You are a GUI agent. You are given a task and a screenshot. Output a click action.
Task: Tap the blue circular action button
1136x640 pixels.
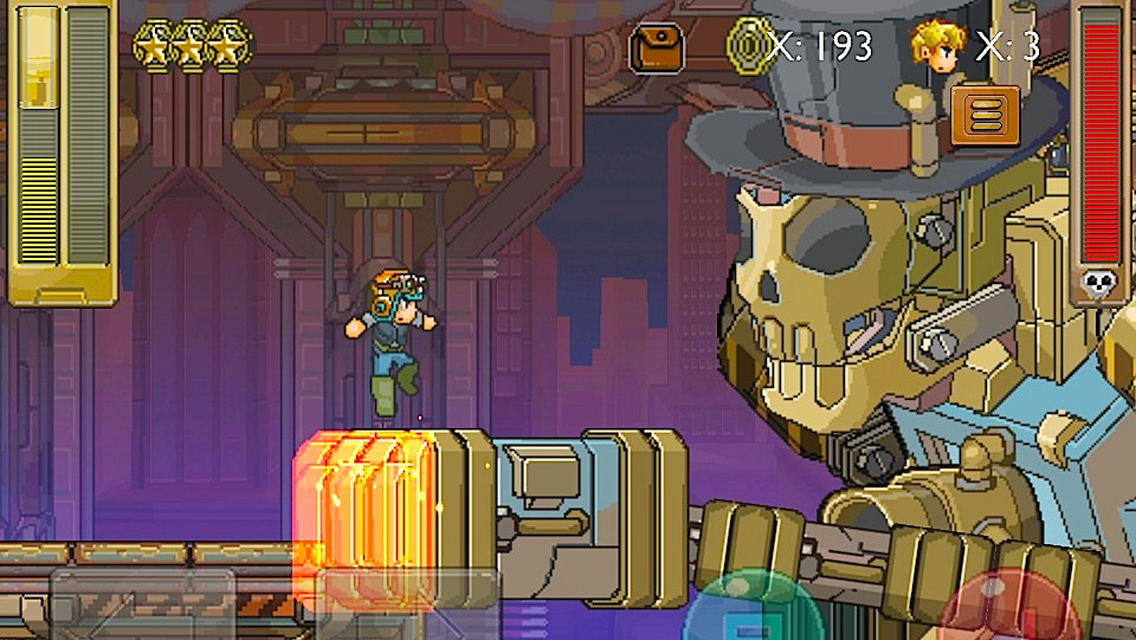pos(752,610)
